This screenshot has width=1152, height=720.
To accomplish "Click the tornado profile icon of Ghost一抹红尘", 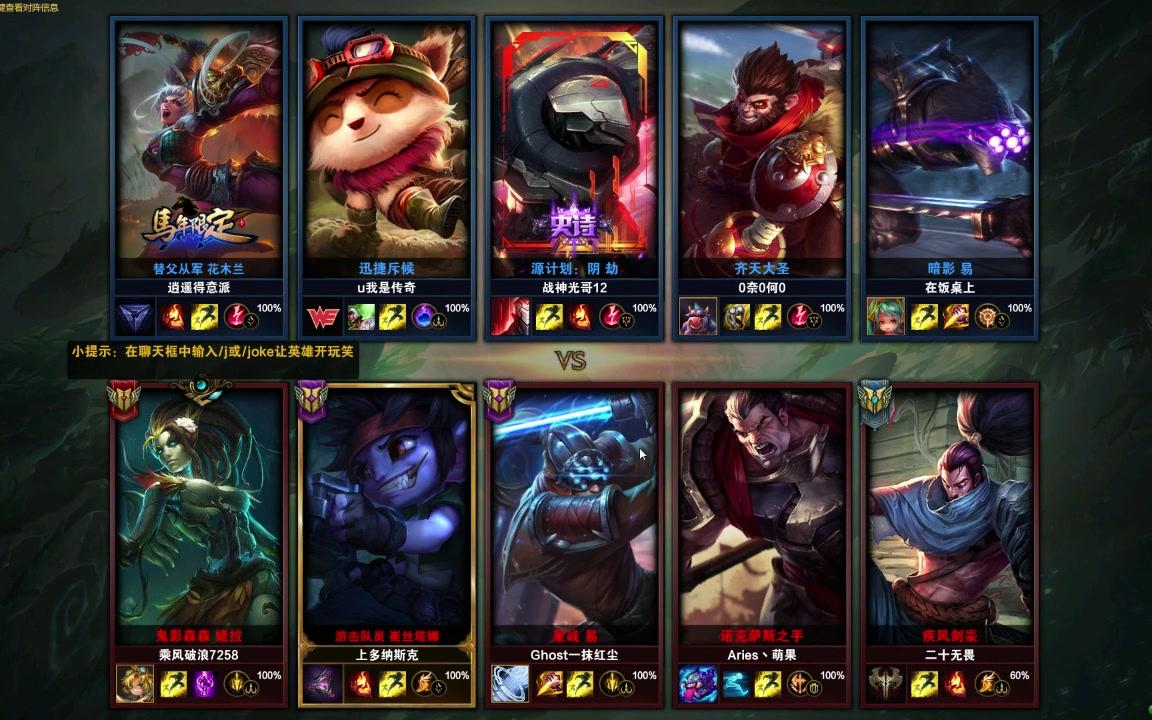I will [509, 684].
